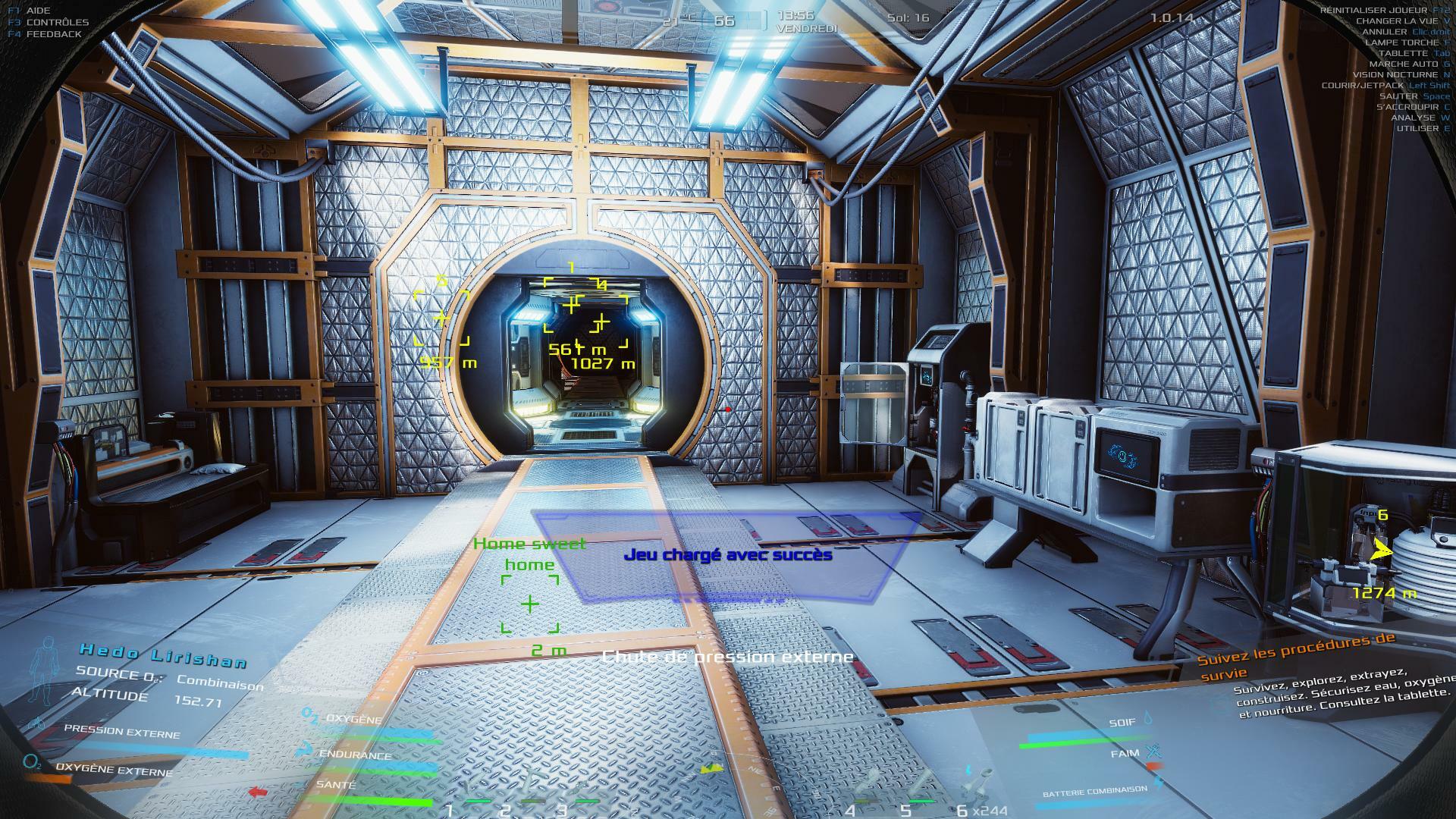
Task: Open the "Suivez les procédures de survie" objective
Action: (1295, 655)
